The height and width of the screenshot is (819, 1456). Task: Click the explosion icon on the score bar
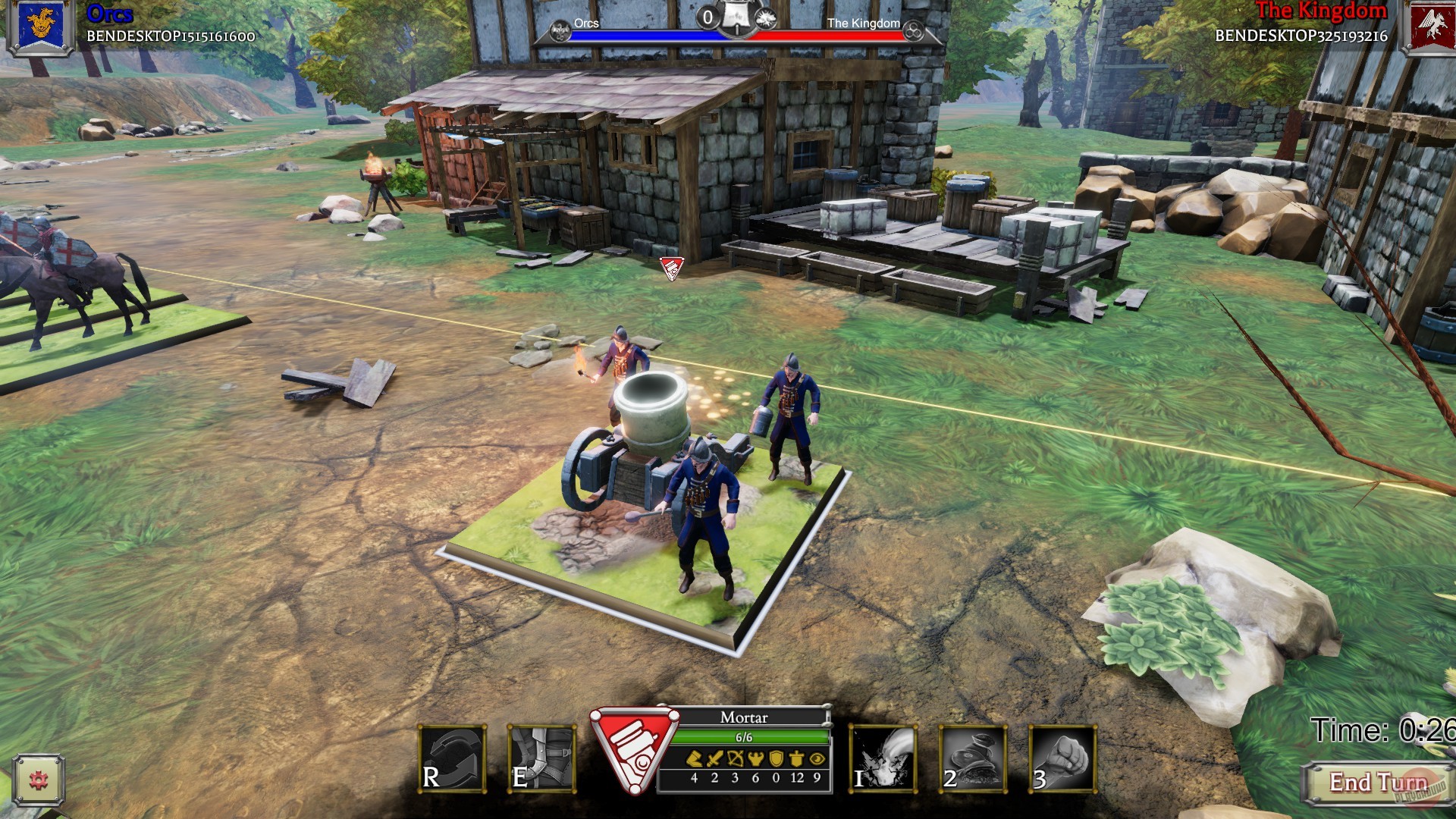point(767,18)
